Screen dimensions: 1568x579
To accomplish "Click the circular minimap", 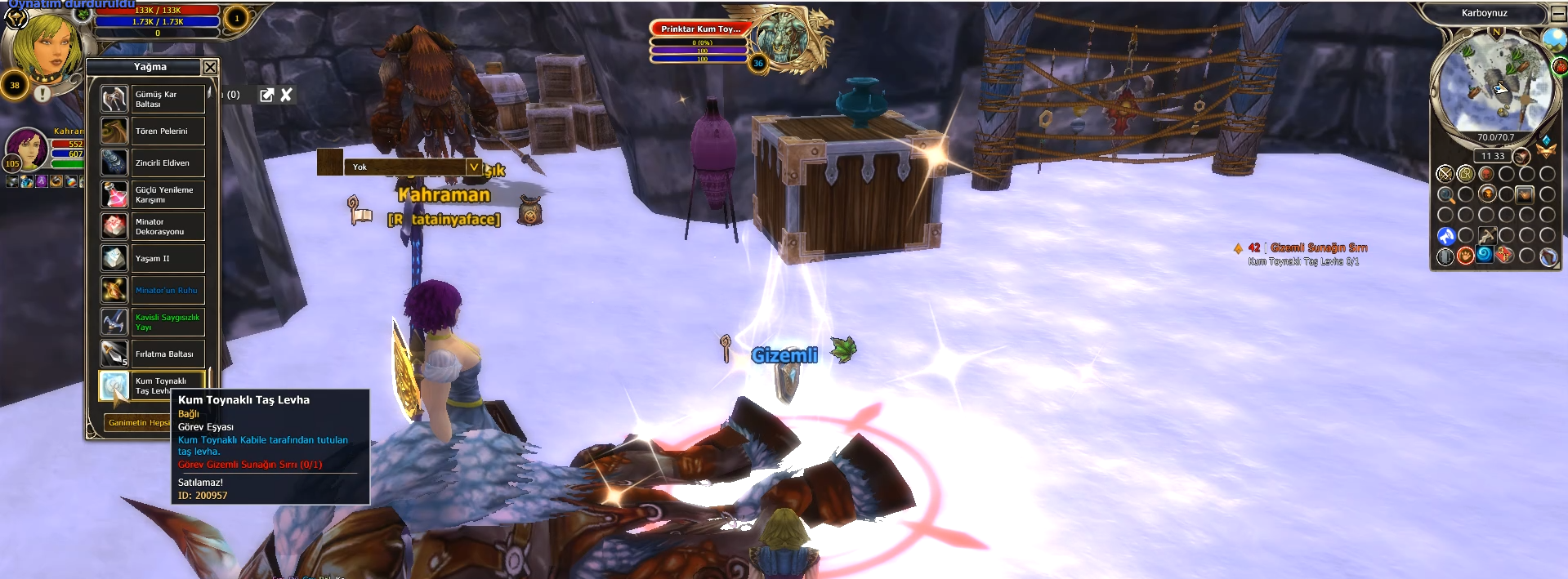I will click(x=1493, y=87).
